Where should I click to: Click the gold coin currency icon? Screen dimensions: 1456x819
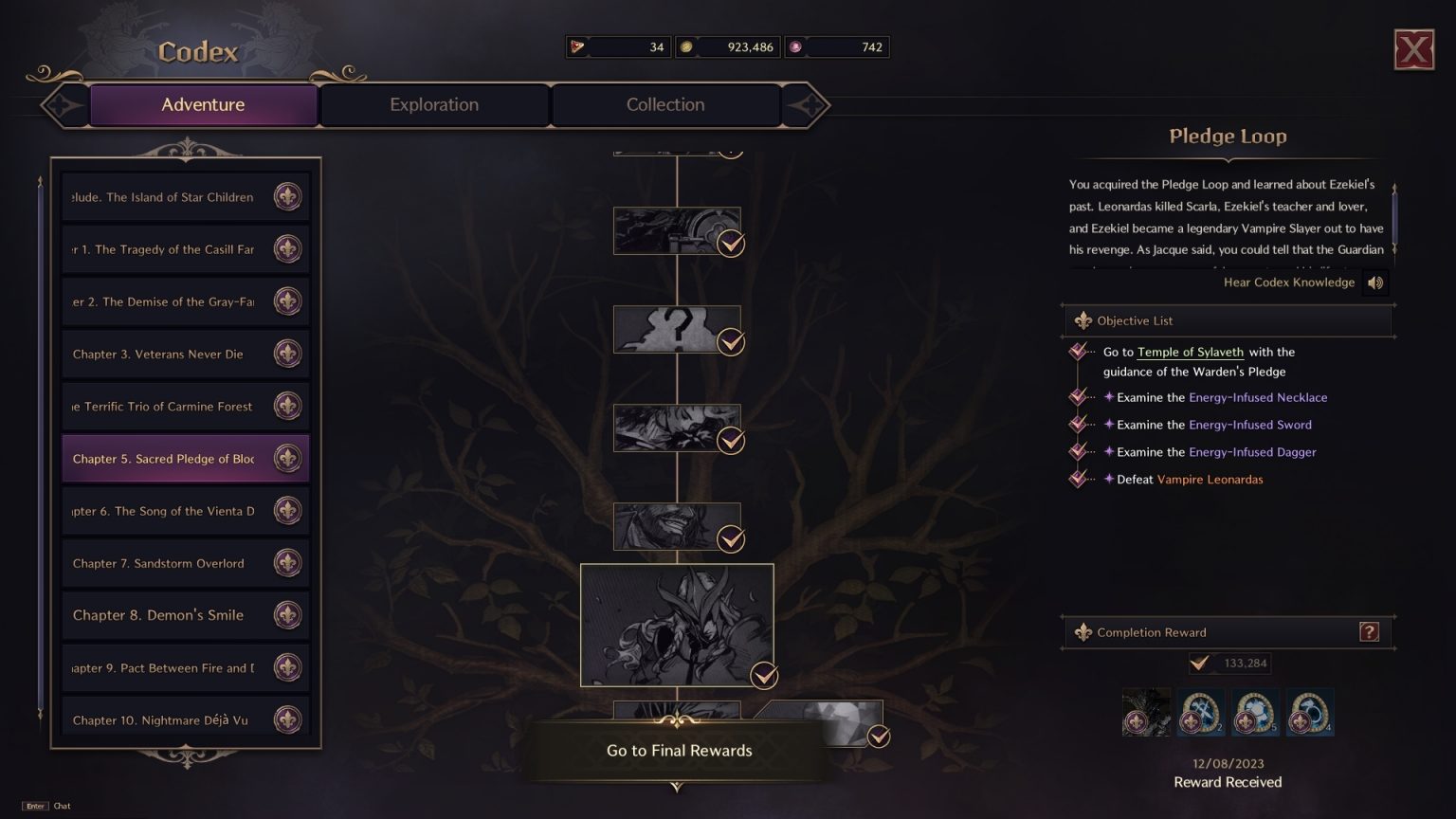[684, 45]
